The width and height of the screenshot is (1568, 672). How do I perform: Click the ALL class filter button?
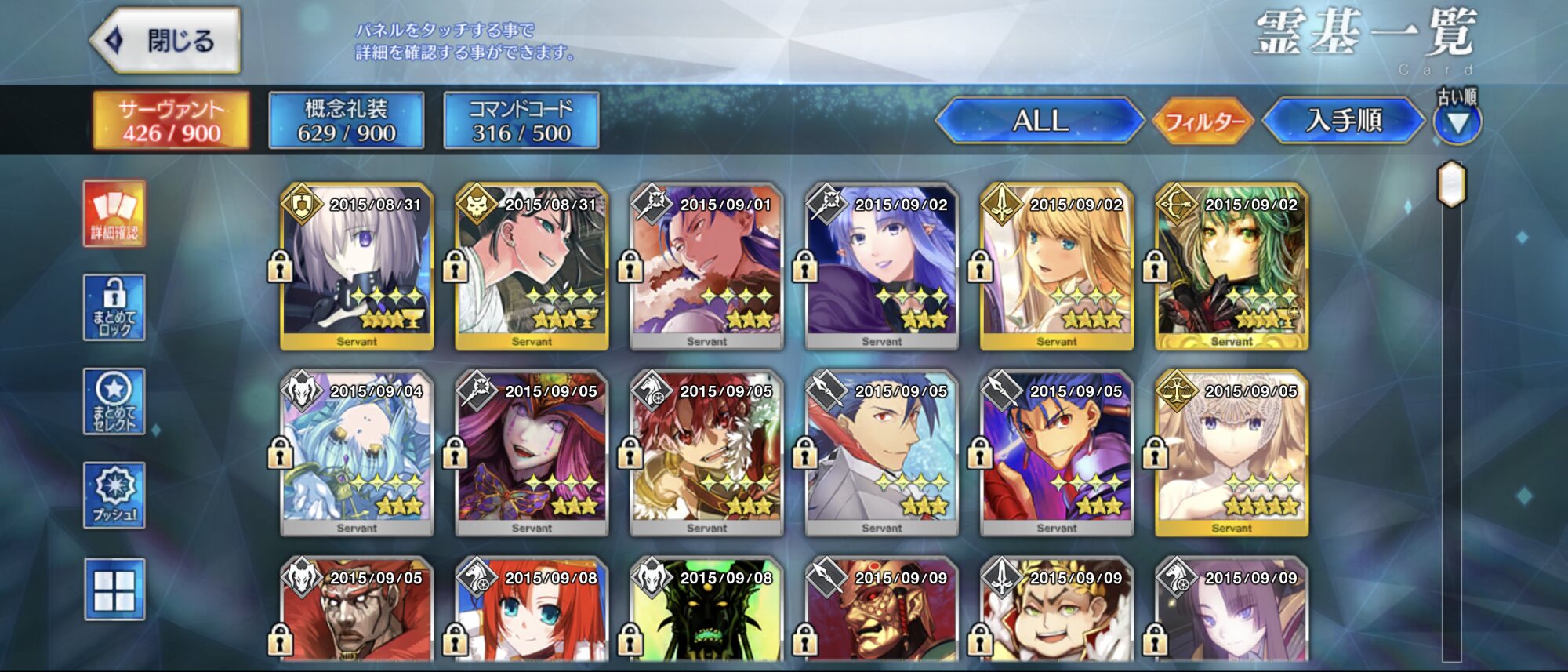1040,121
